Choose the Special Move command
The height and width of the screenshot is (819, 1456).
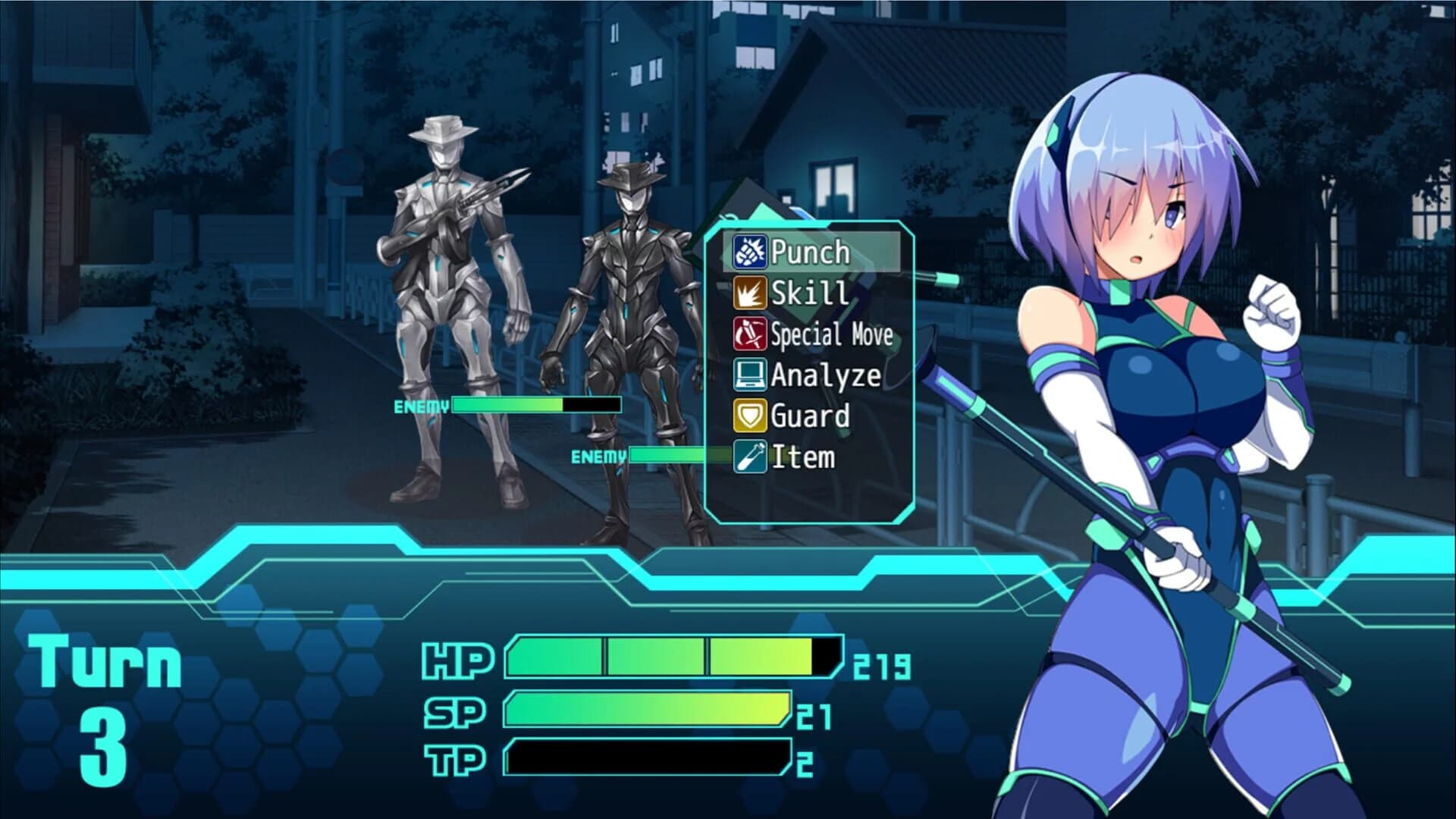coord(831,335)
